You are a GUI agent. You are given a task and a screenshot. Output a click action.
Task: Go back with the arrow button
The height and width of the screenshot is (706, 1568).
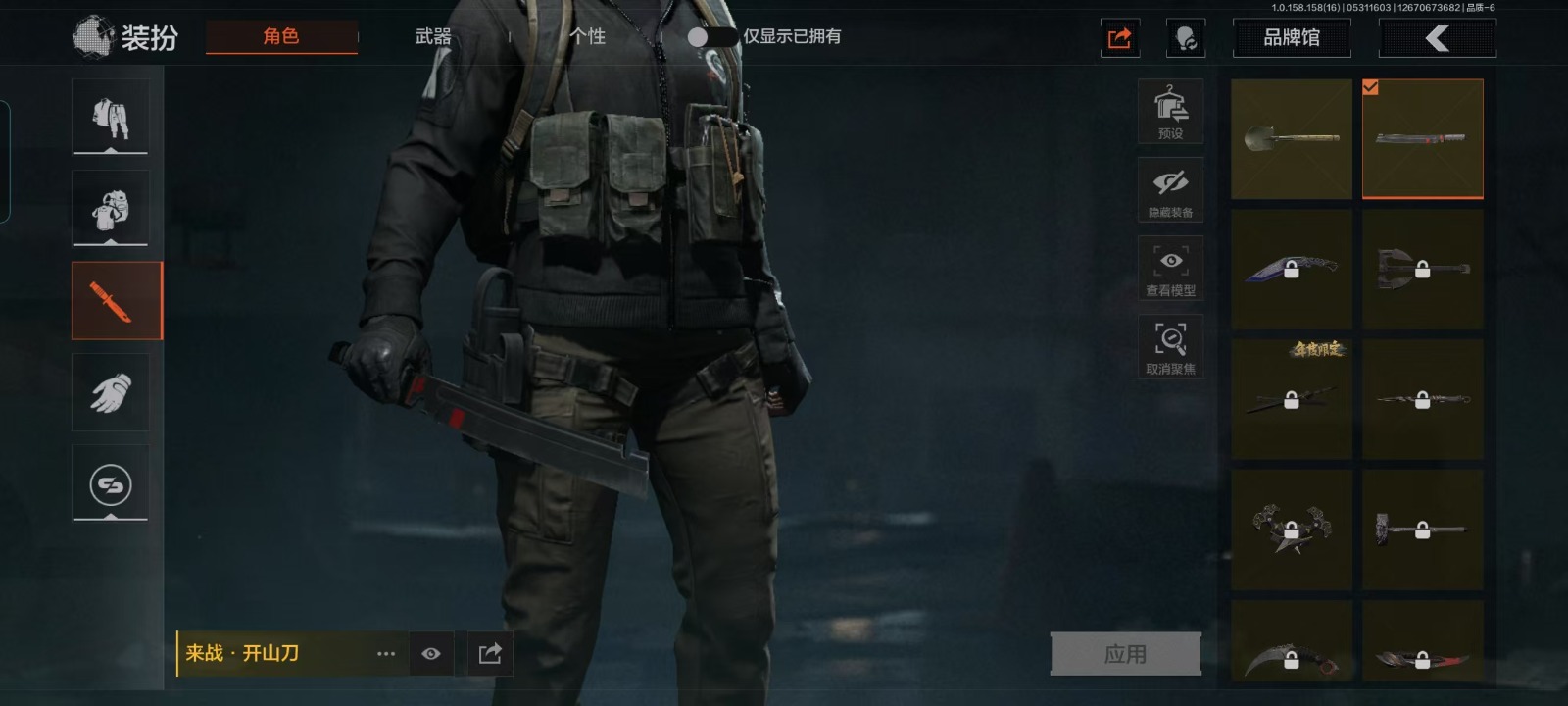click(1437, 38)
